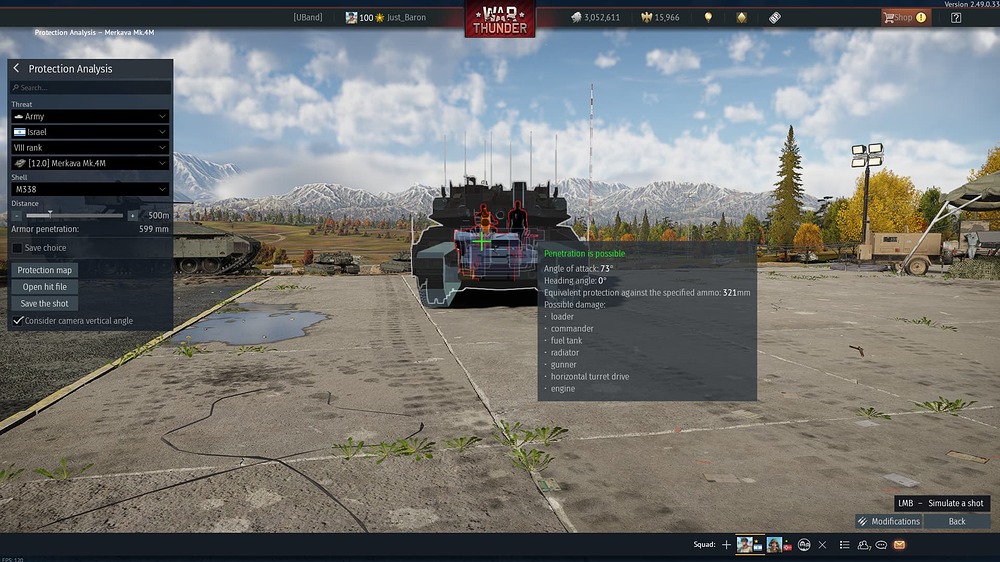Open the Army vehicle type dropdown
This screenshot has height=562, width=1000.
click(x=90, y=117)
